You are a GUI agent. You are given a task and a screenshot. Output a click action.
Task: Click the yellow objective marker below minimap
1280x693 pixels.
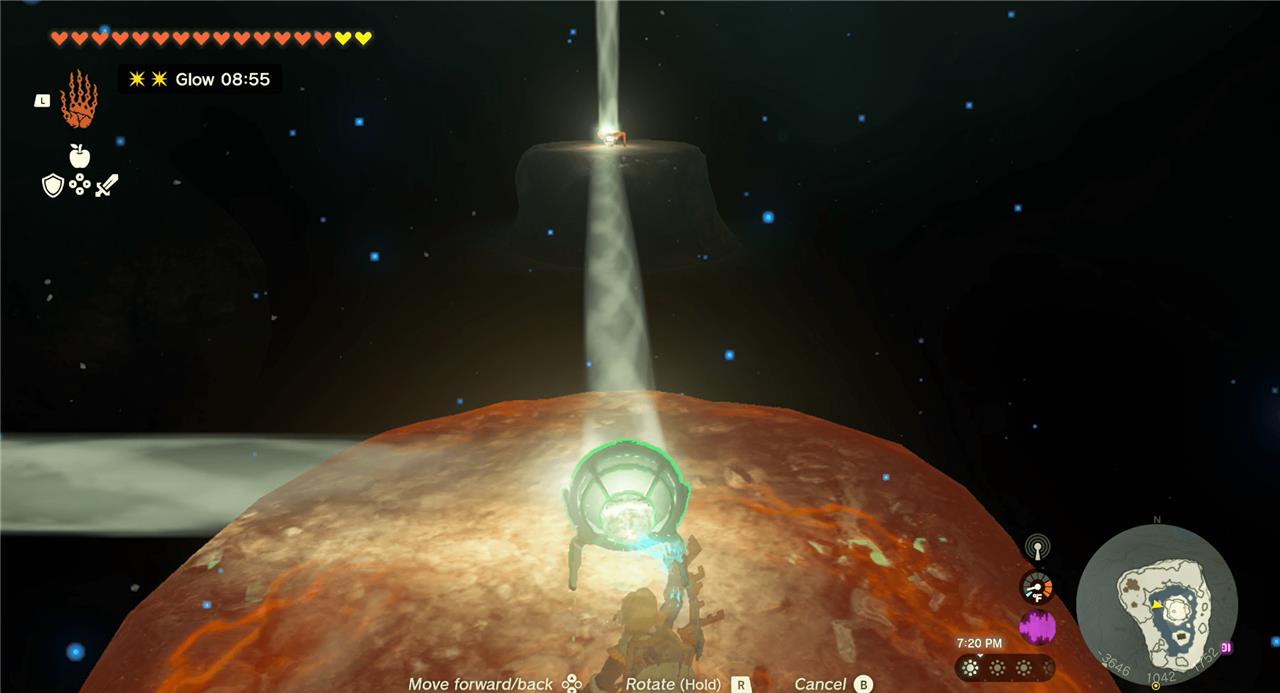tap(1156, 686)
